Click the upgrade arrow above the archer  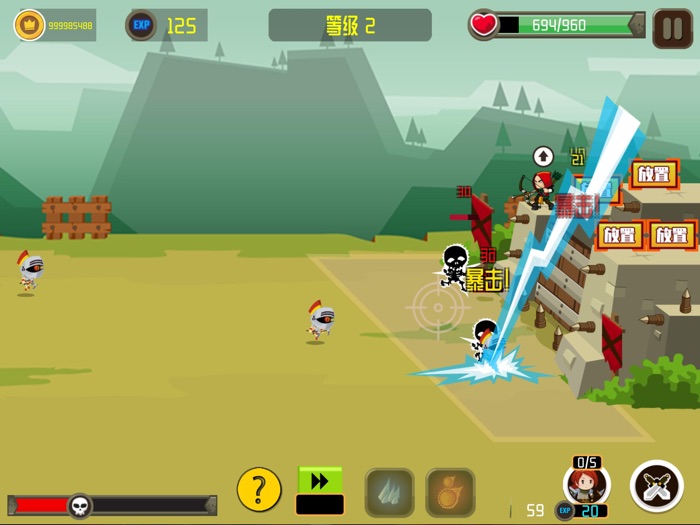543,156
